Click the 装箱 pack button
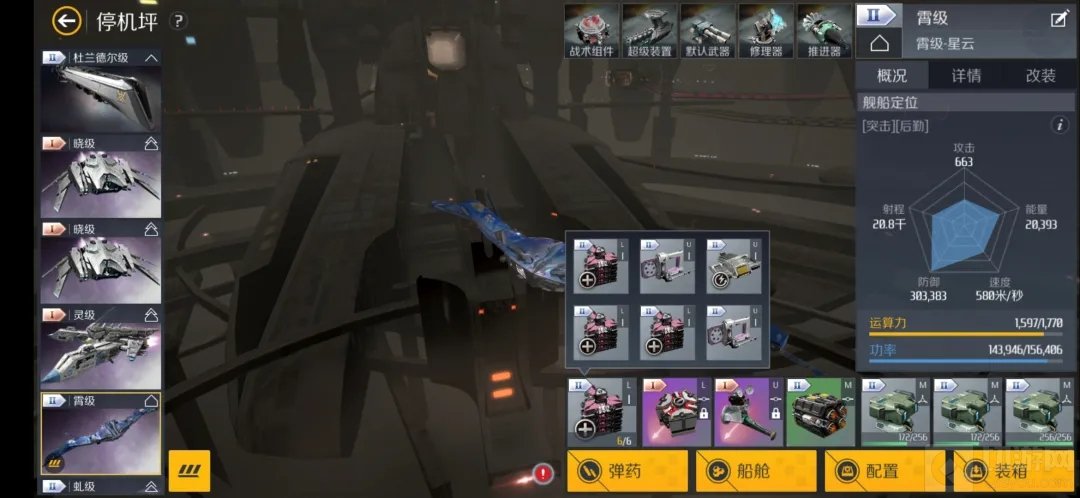Image resolution: width=1080 pixels, height=498 pixels. (x=1012, y=471)
